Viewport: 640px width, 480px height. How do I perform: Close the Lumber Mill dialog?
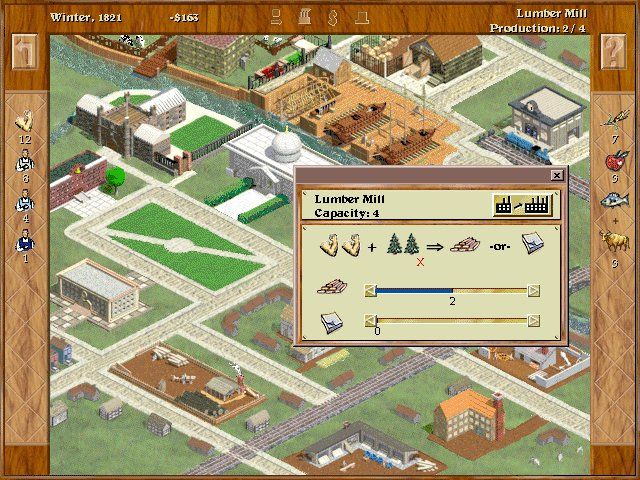tap(557, 175)
